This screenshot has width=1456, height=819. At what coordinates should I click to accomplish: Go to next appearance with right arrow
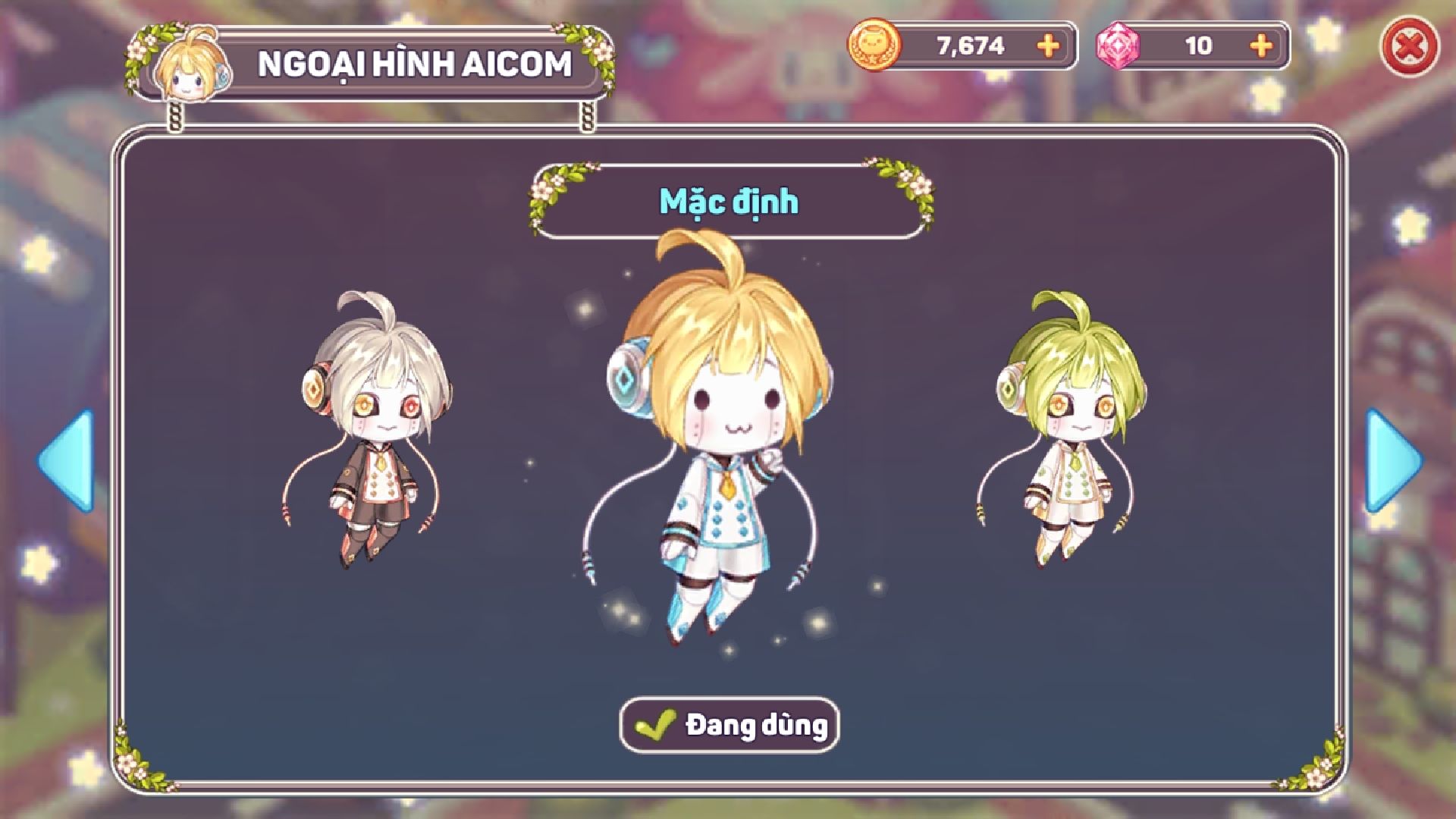coord(1392,460)
